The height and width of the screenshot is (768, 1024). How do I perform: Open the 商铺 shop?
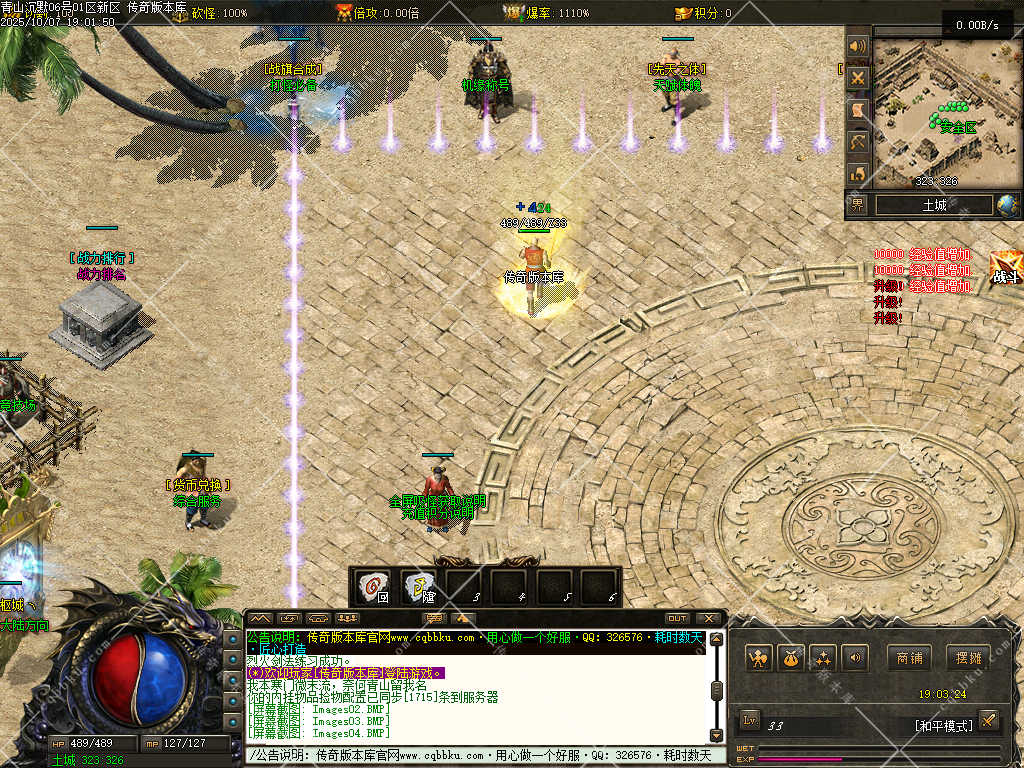point(909,658)
